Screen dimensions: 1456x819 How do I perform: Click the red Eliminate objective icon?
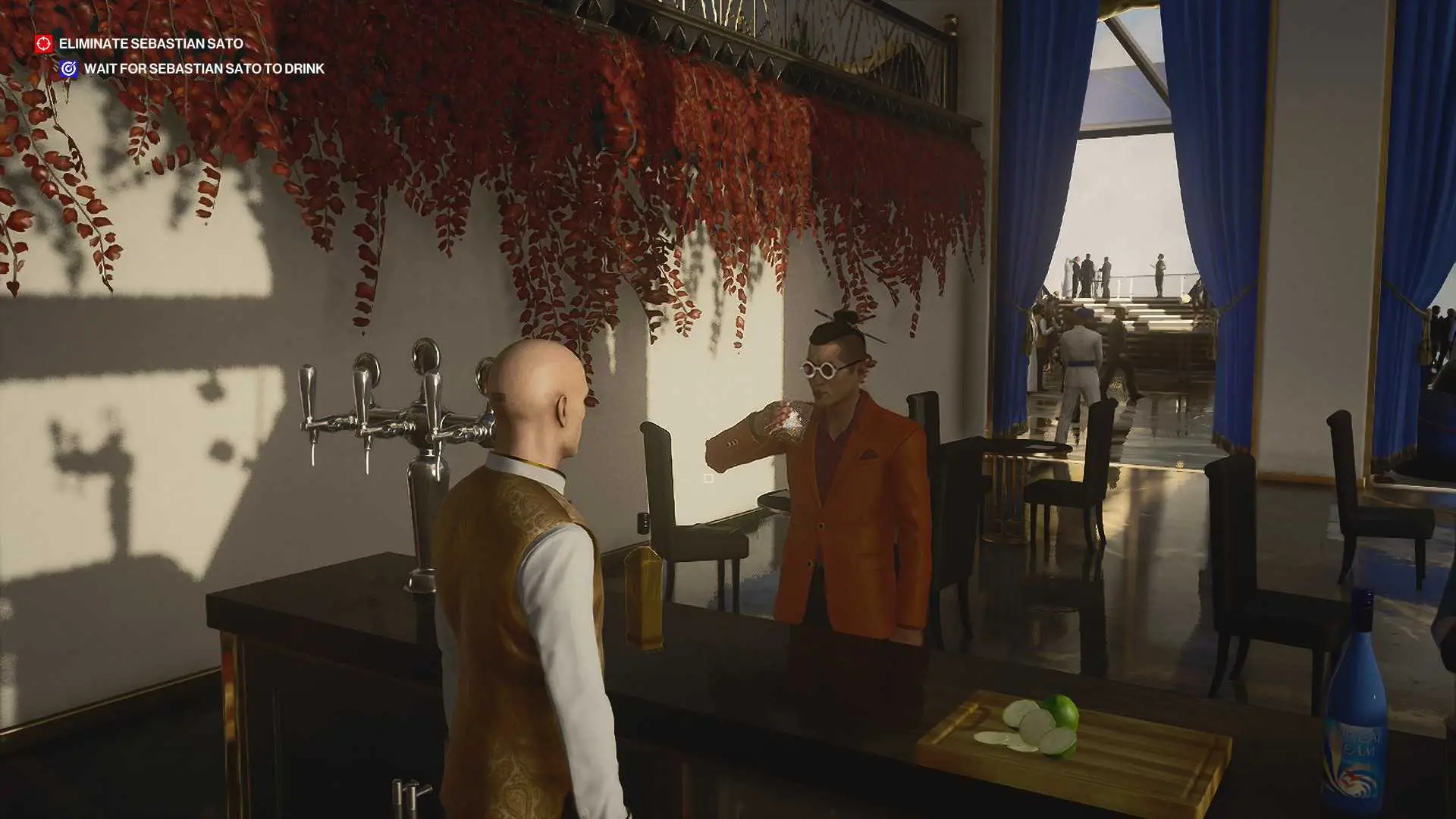click(43, 44)
